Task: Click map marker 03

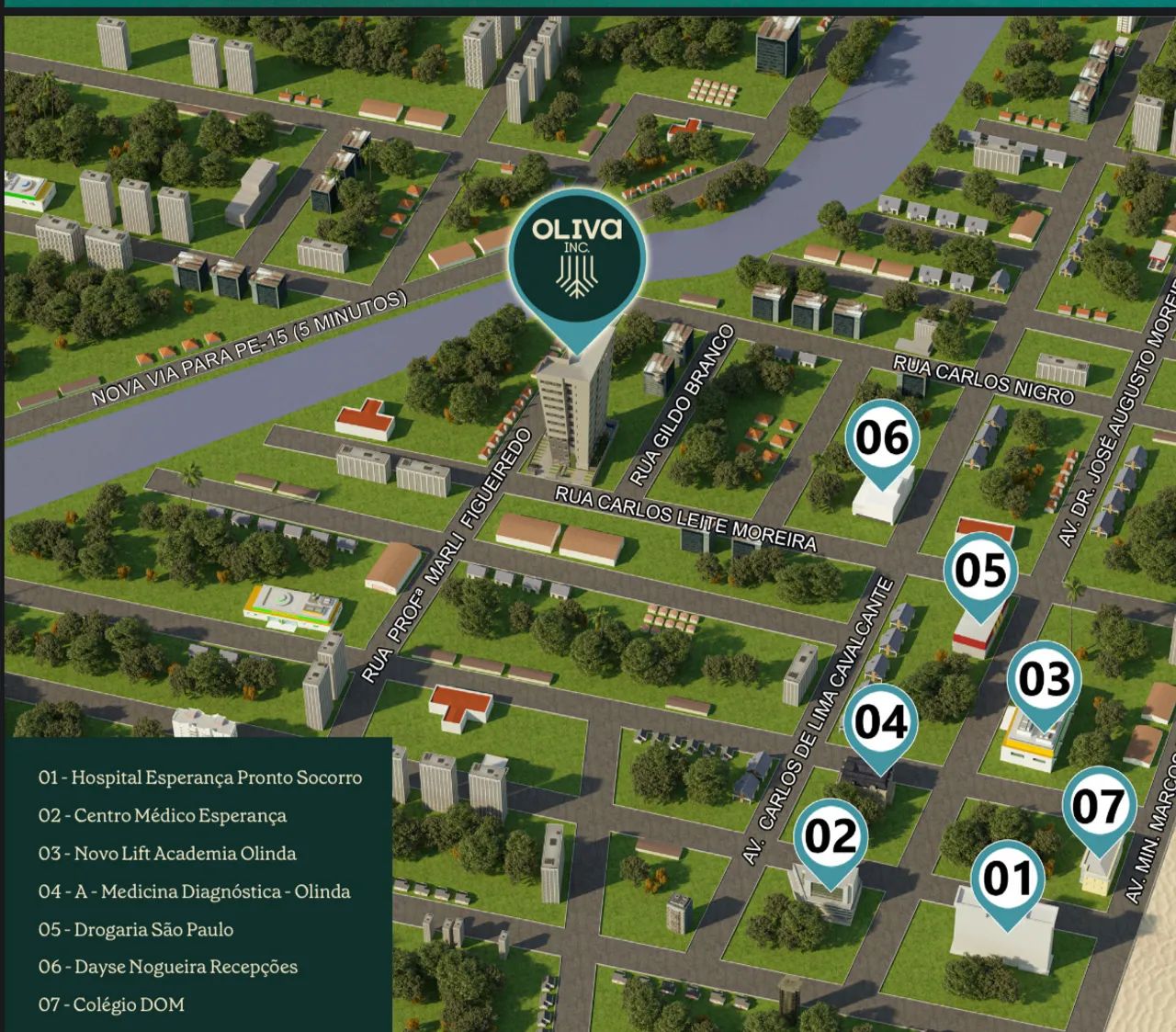Action: 1044,679
